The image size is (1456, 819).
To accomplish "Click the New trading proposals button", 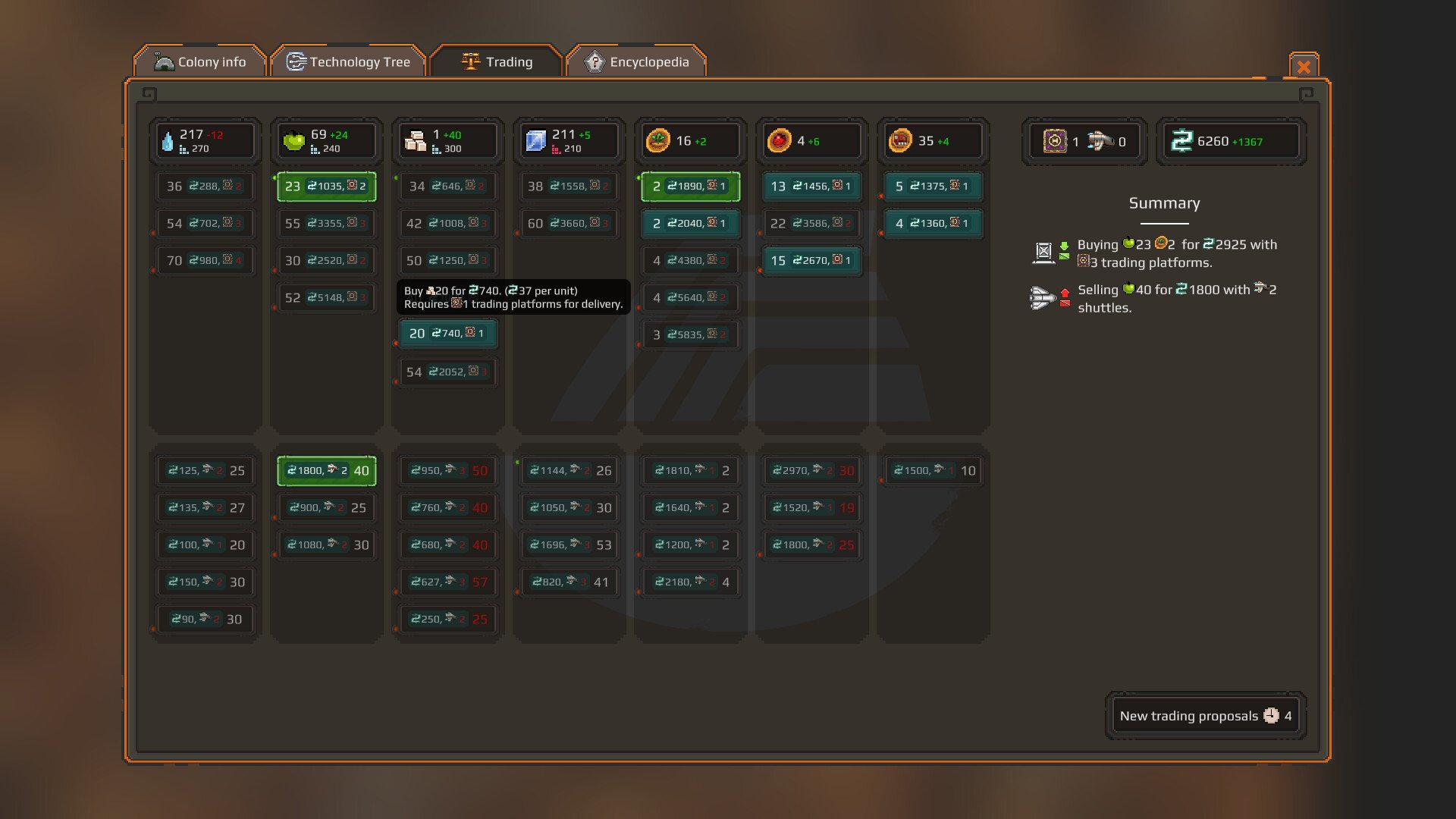I will point(1205,716).
